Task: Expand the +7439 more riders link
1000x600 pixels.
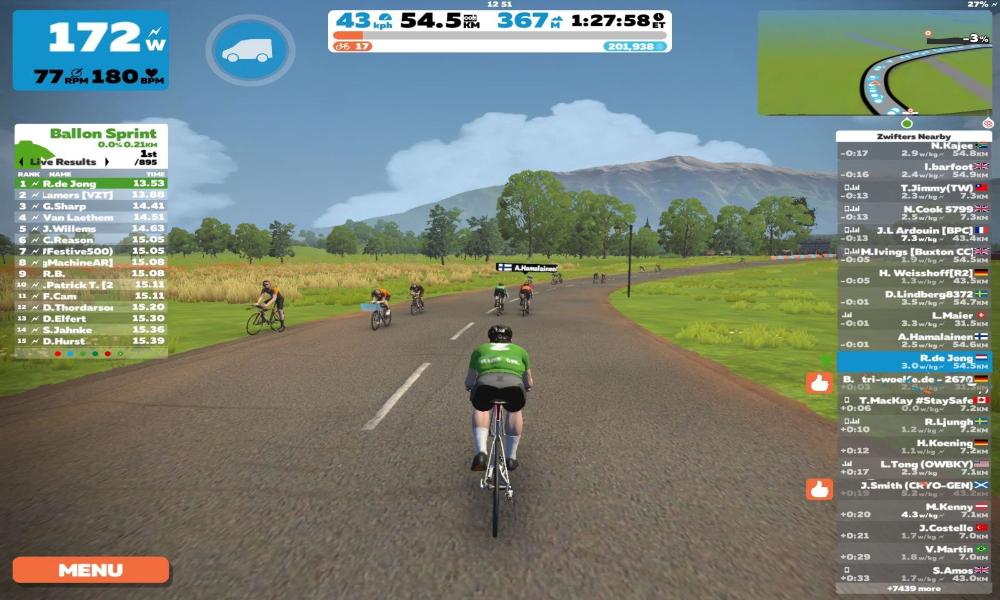Action: tap(913, 589)
